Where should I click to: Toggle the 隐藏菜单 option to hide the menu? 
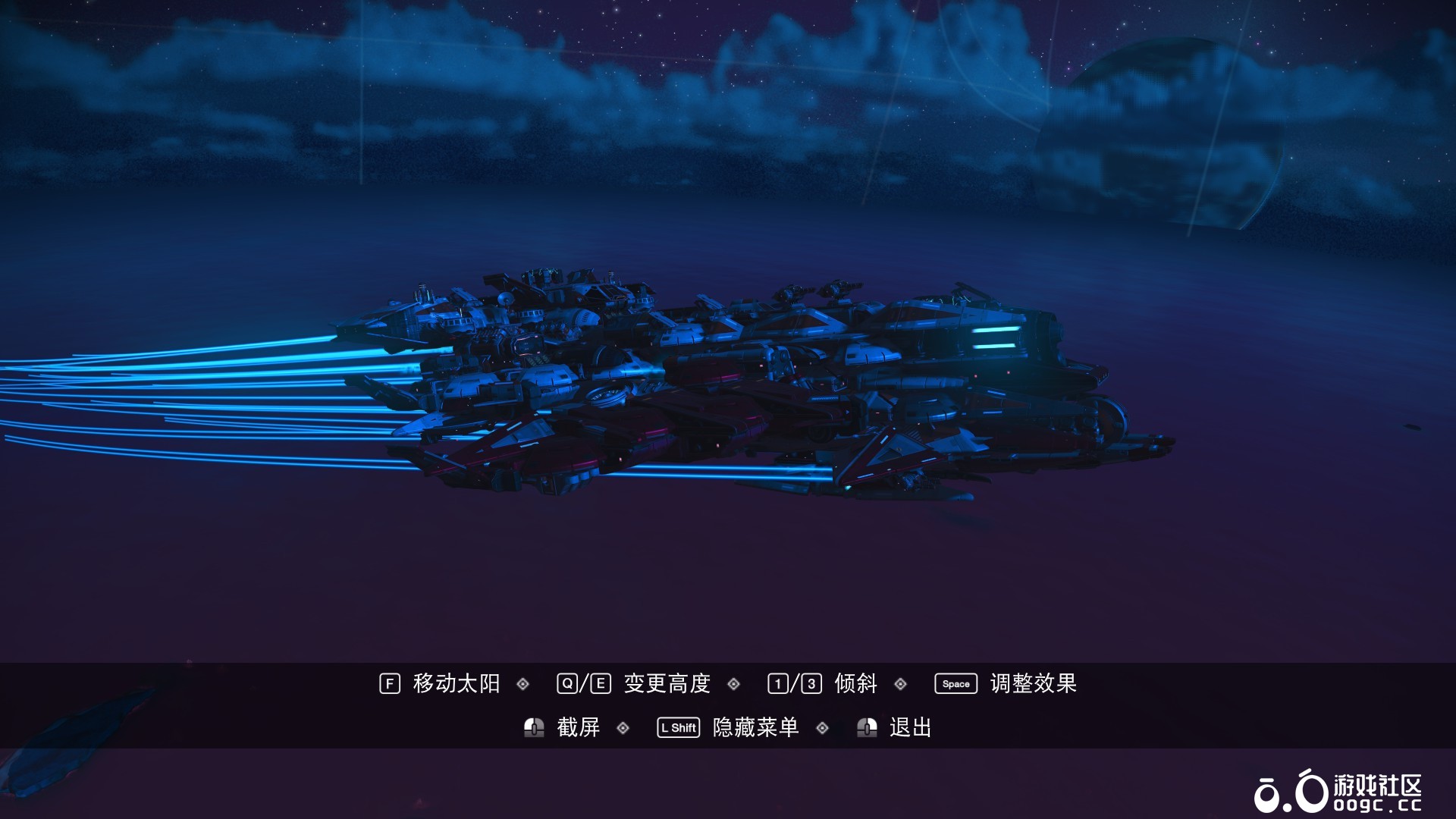click(x=755, y=726)
